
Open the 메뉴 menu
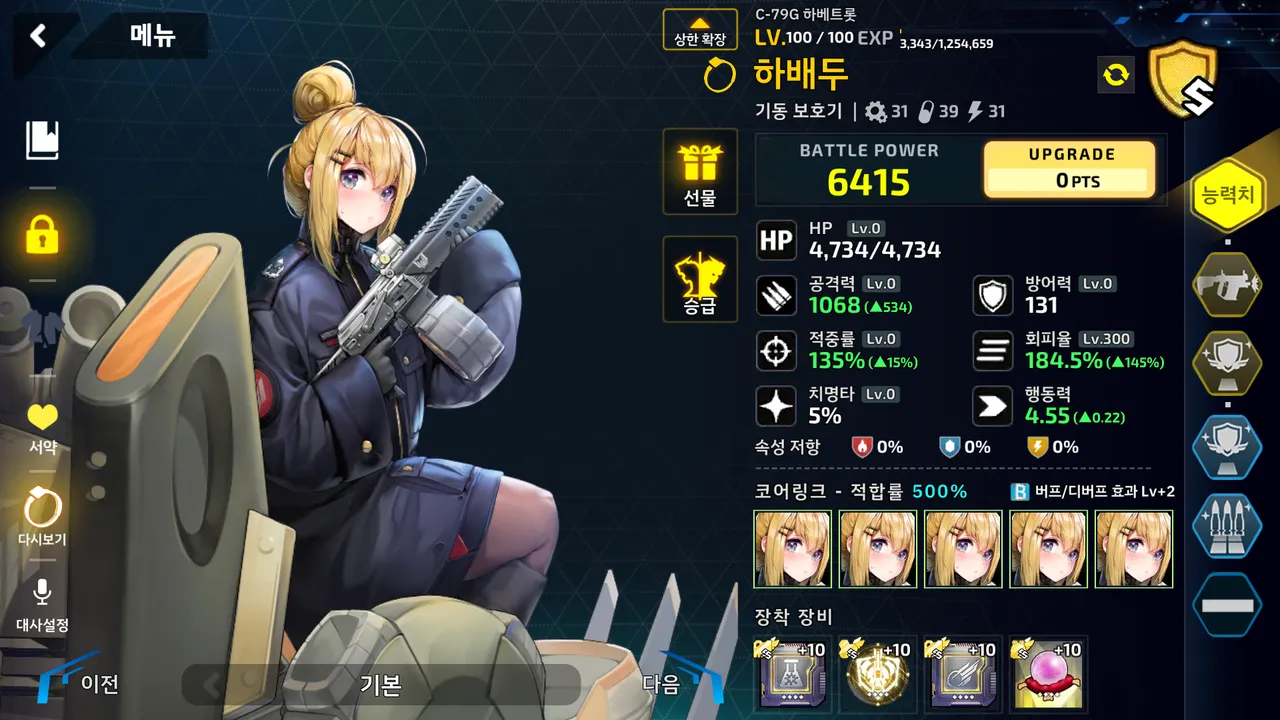(152, 36)
